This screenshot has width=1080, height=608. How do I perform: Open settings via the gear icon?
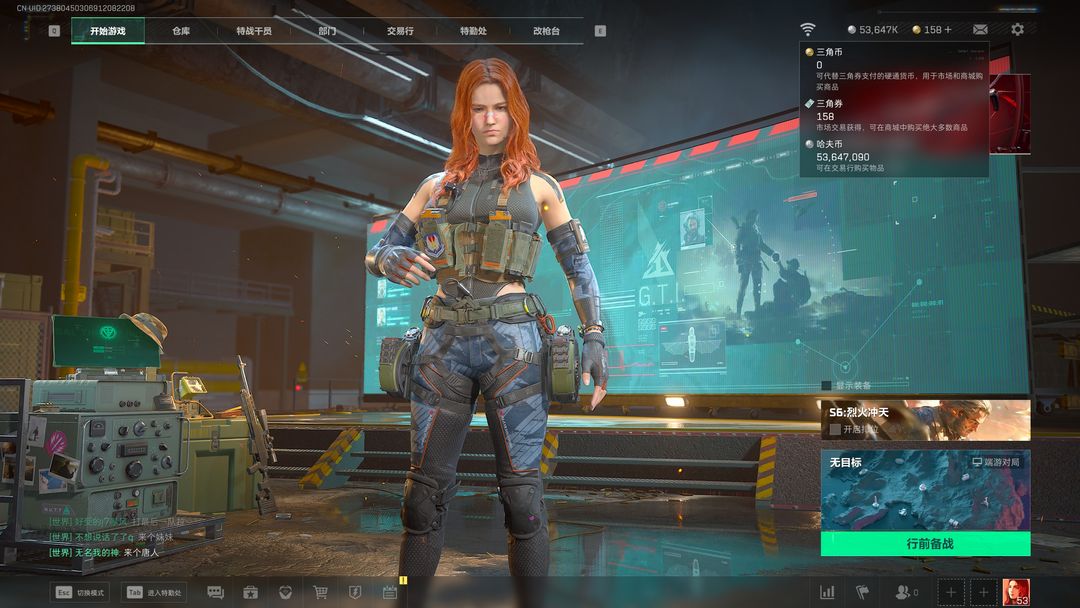coord(1017,30)
